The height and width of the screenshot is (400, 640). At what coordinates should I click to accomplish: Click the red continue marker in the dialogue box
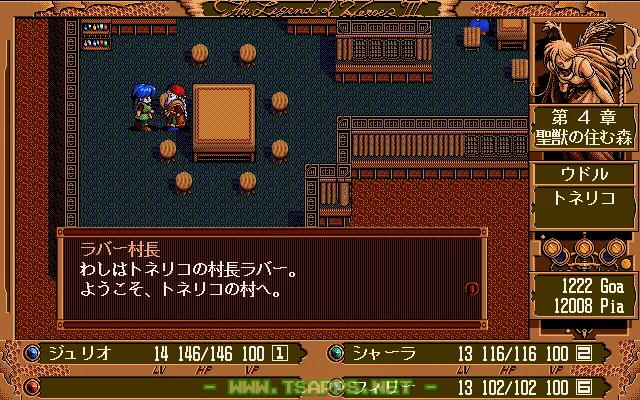tap(472, 289)
